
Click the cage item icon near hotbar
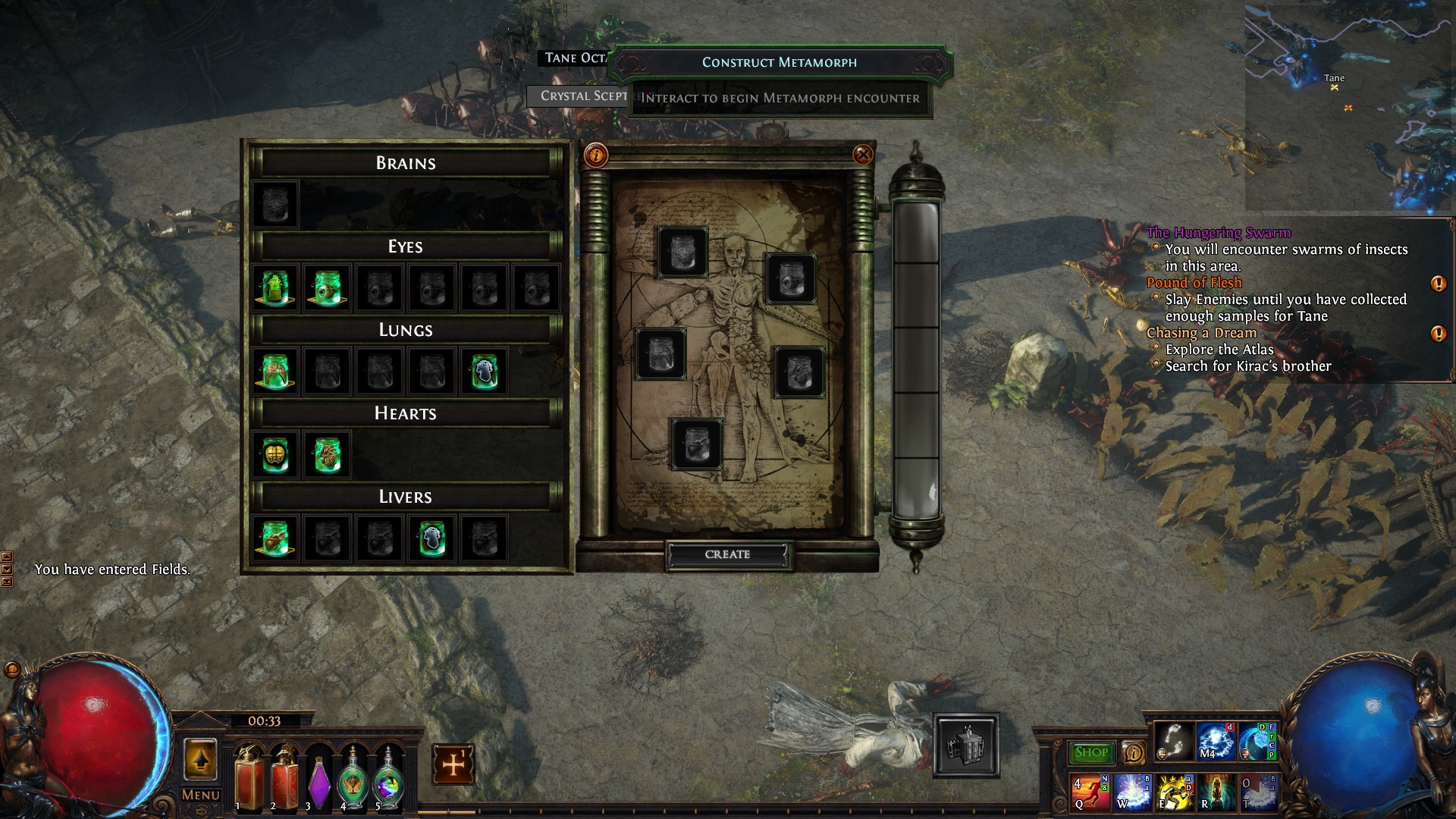[965, 745]
